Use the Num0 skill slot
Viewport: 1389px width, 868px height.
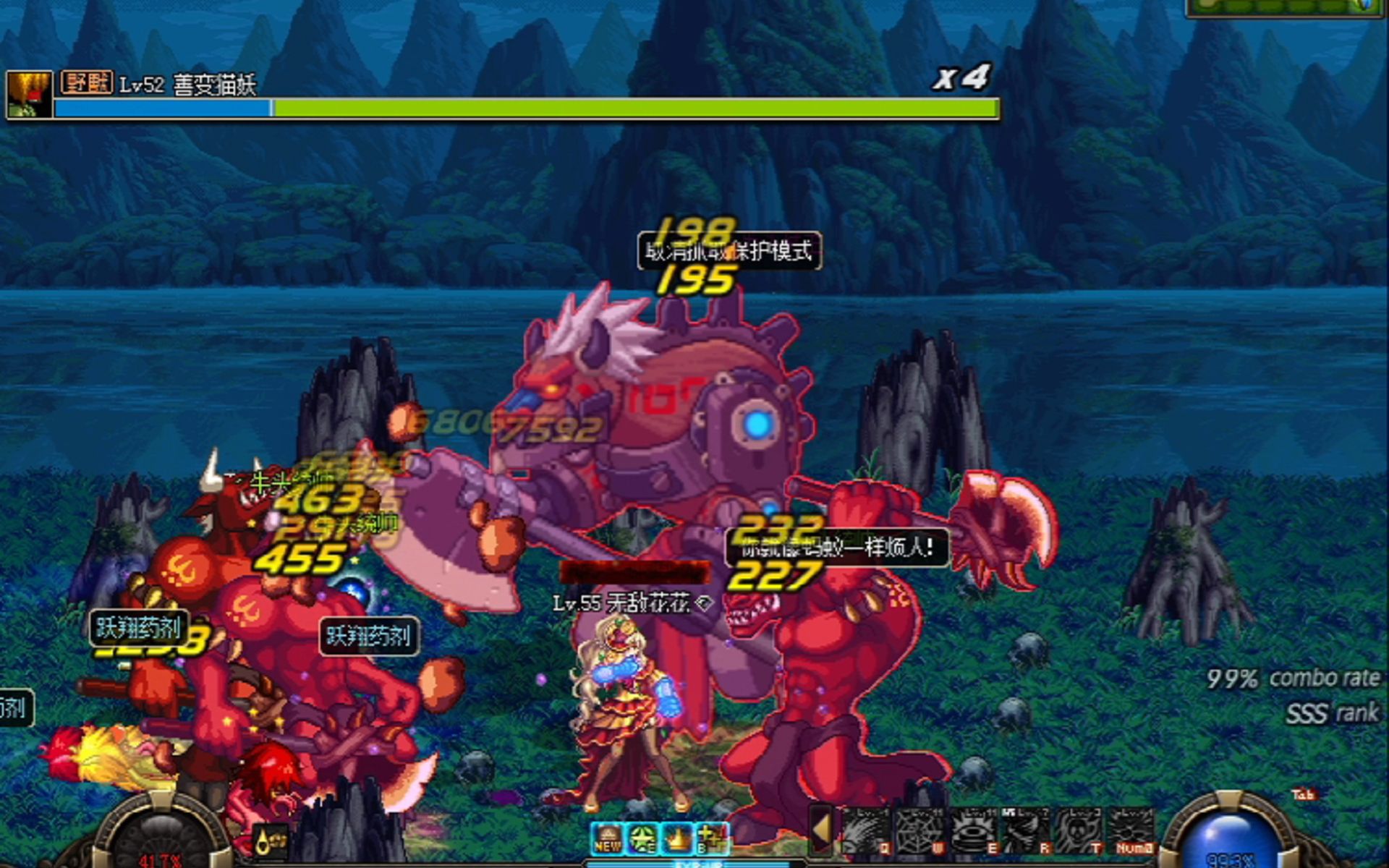click(1131, 830)
